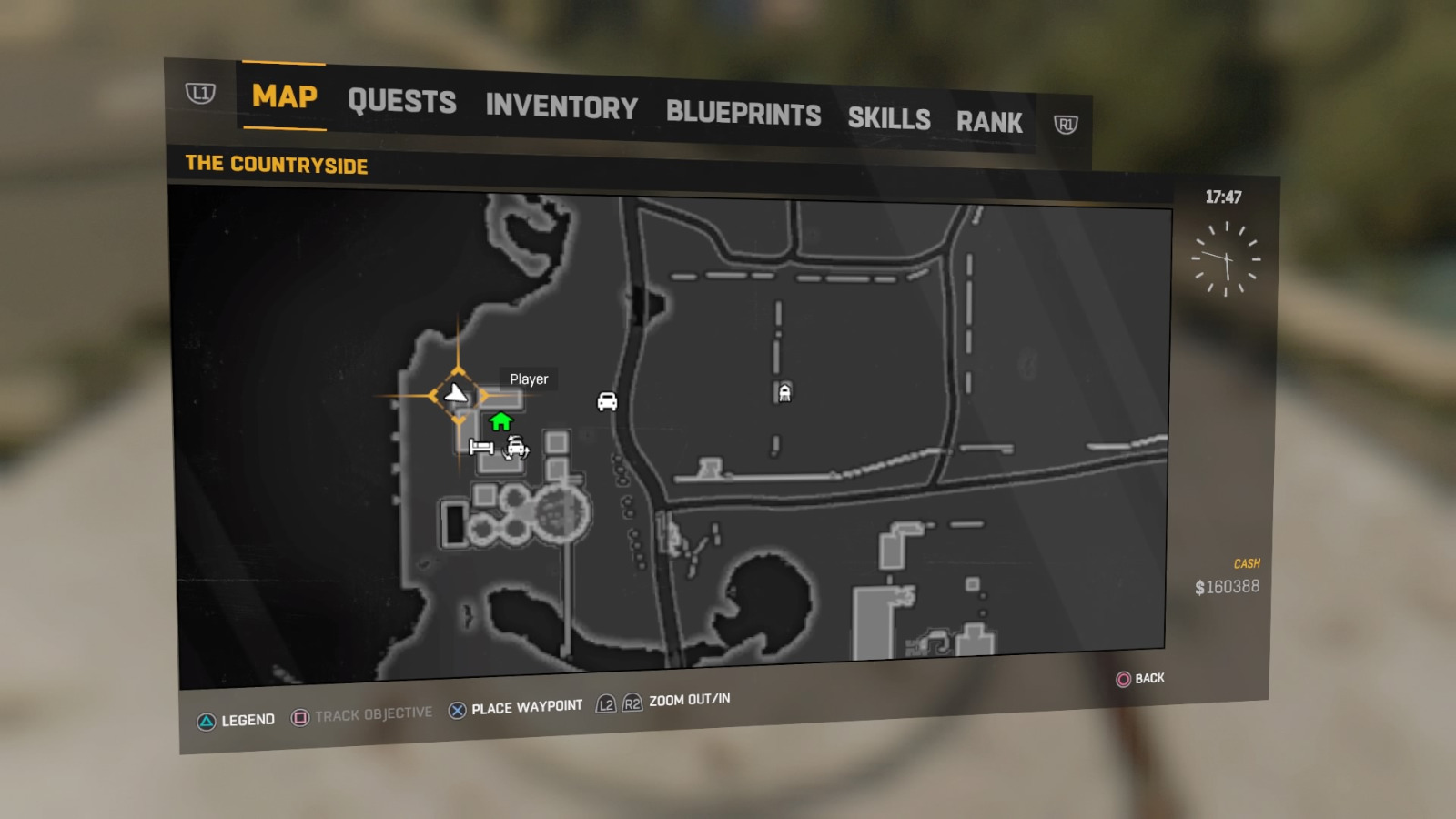Image resolution: width=1456 pixels, height=819 pixels.
Task: Select the car icon east of the player
Action: pyautogui.click(x=607, y=403)
